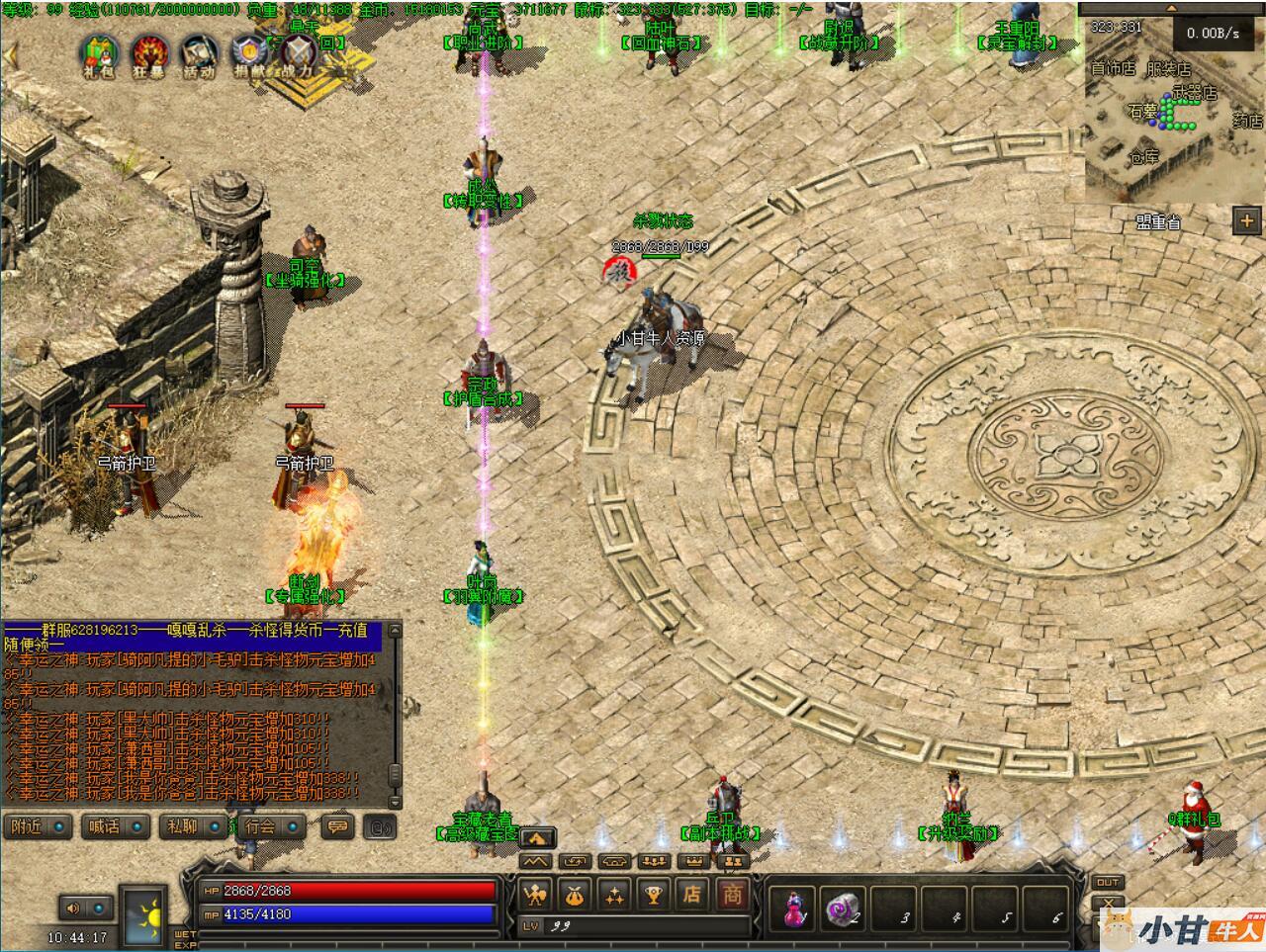The image size is (1266, 952).
Task: Open the 店 shop button
Action: [x=692, y=895]
